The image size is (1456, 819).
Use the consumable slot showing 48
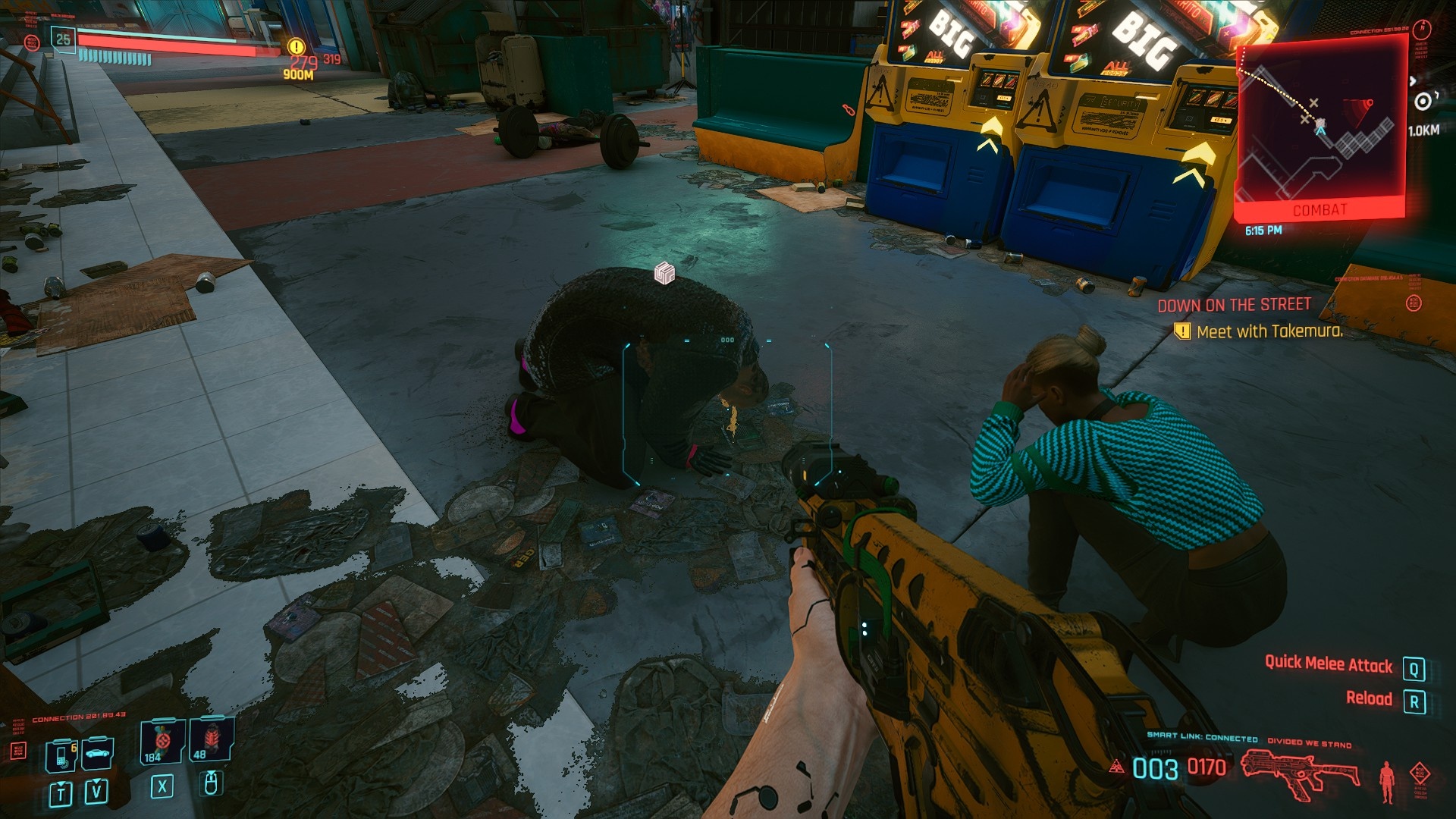click(x=211, y=740)
